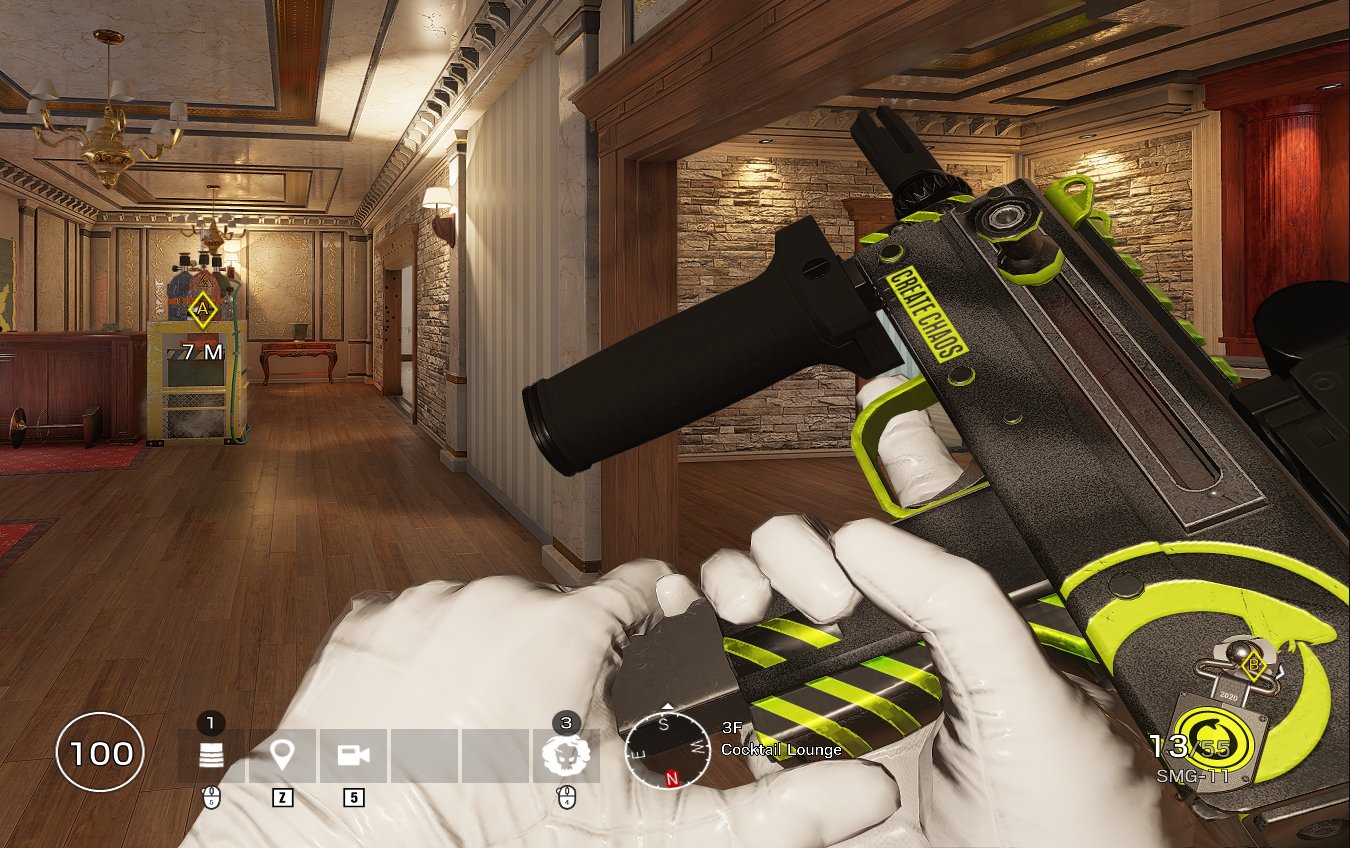
Task: Activate the skull smoke cloud ability
Action: (x=565, y=755)
